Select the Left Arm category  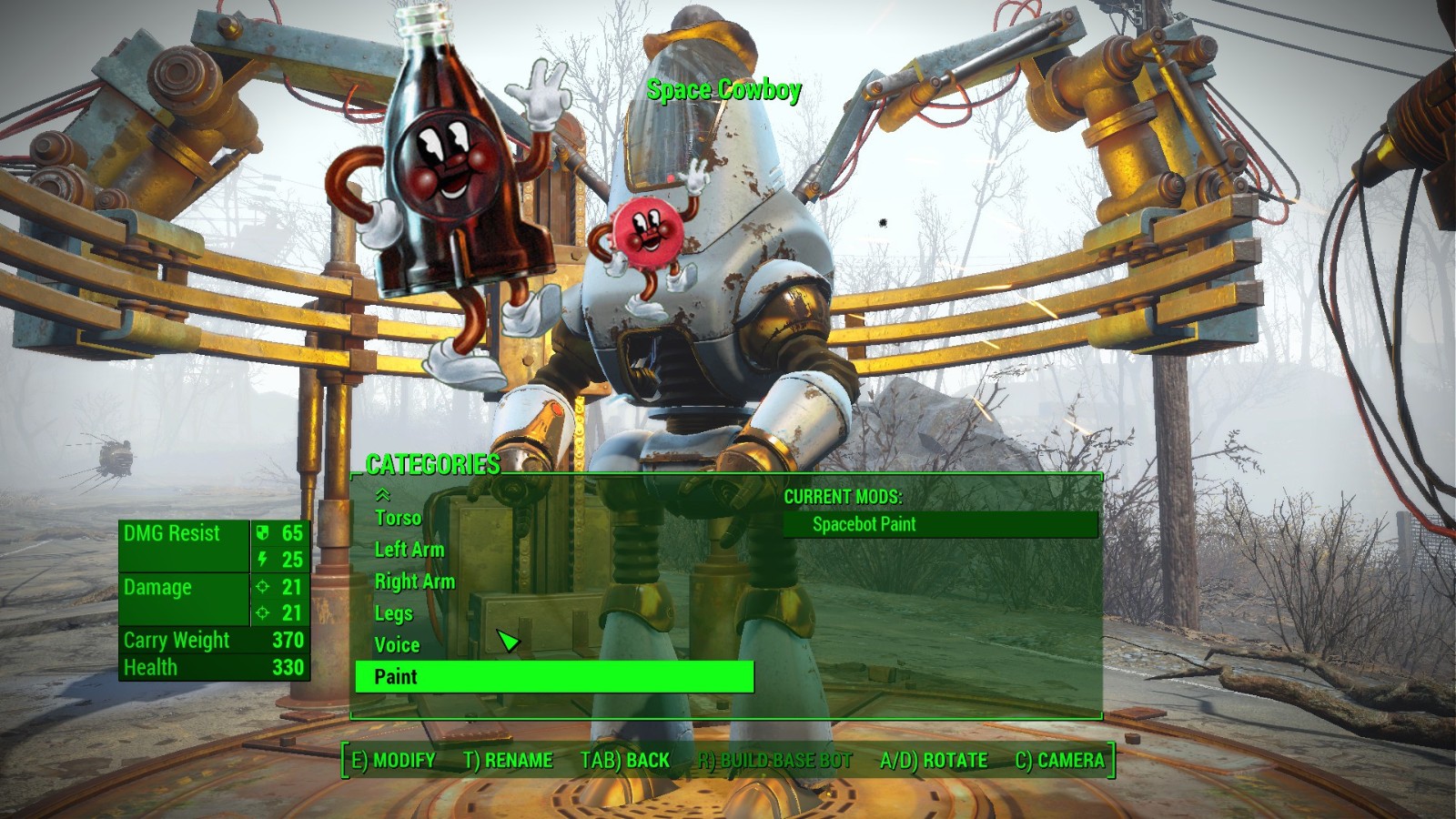point(409,550)
